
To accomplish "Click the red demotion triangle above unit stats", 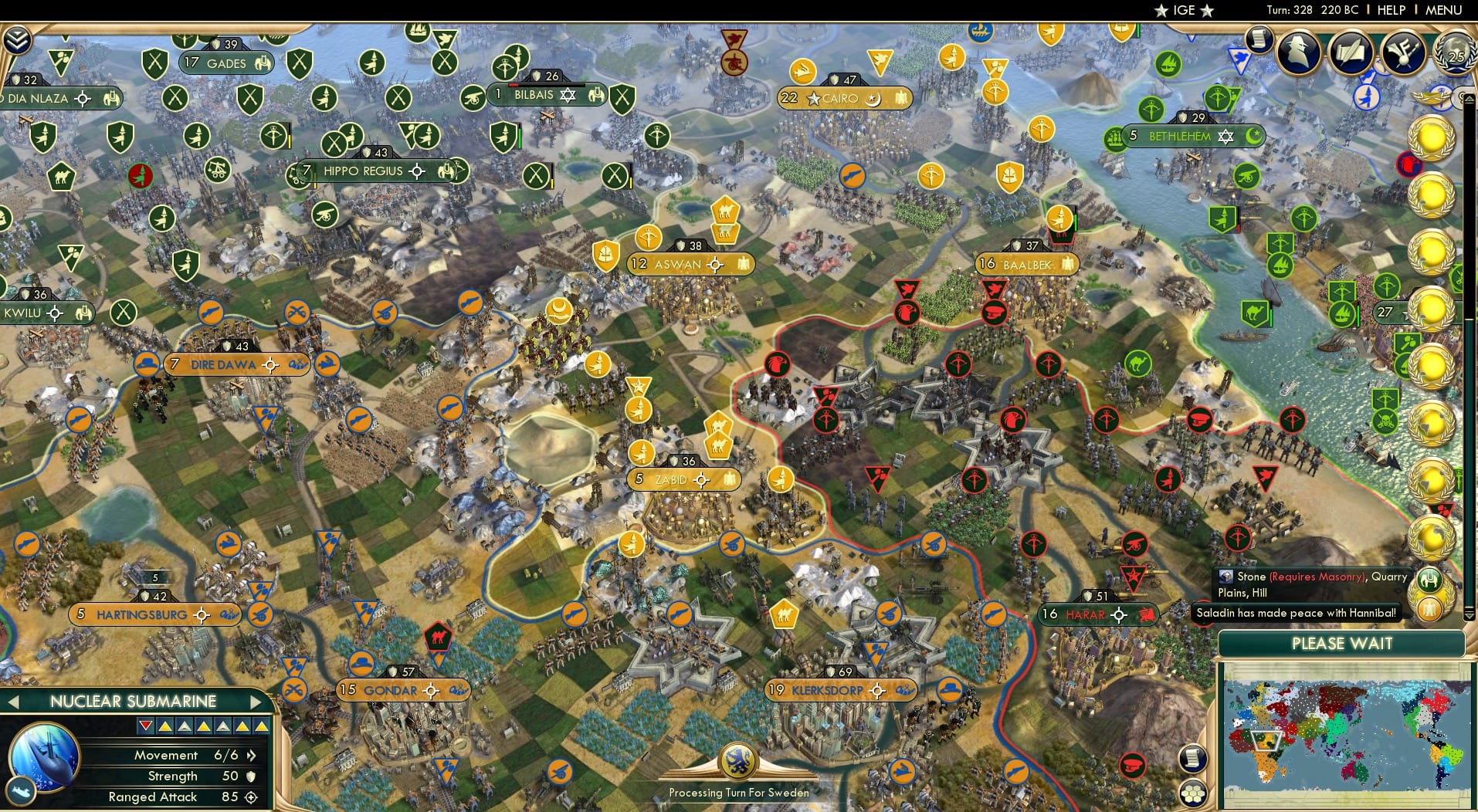I will coord(144,726).
